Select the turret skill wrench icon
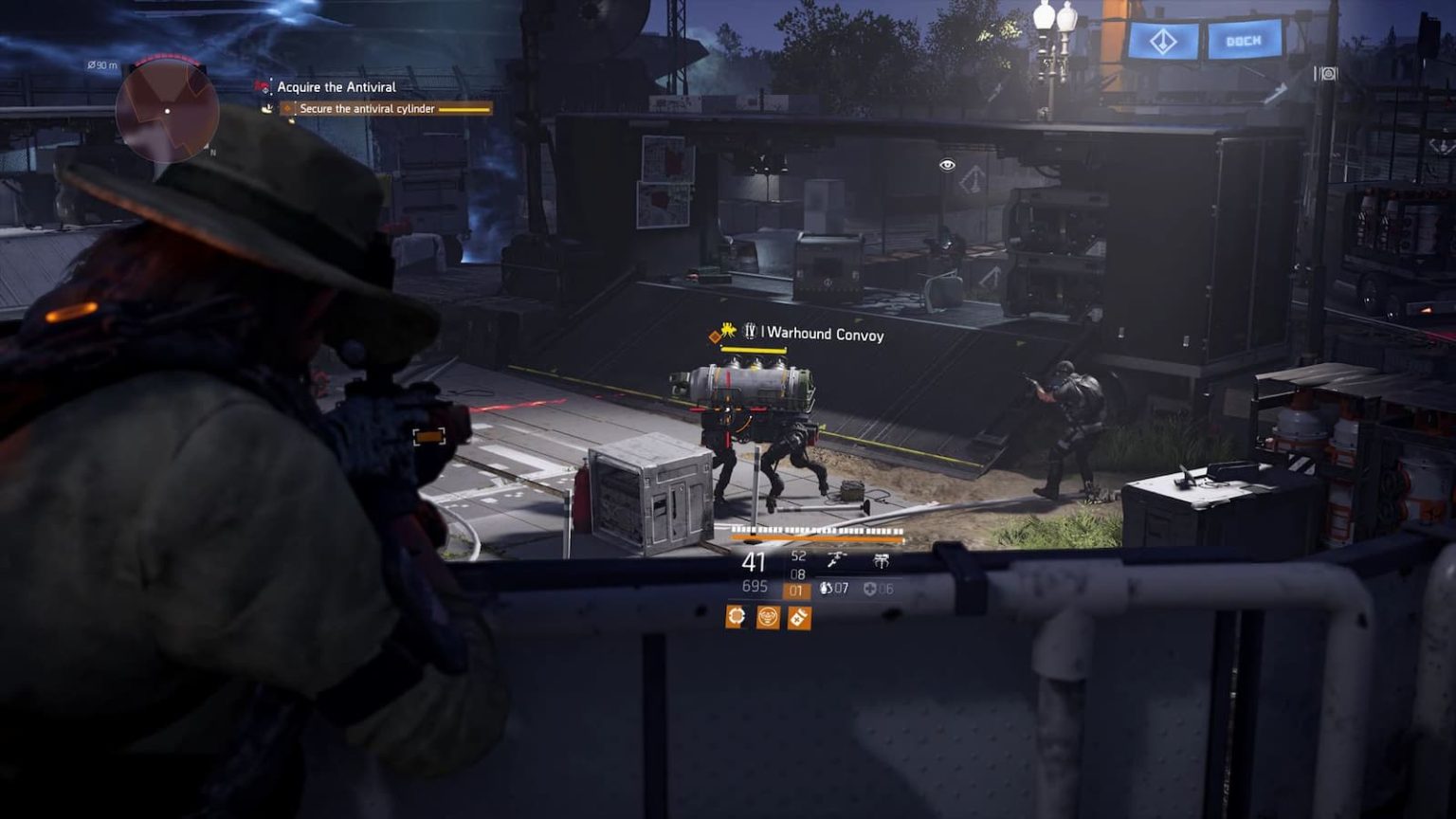The width and height of the screenshot is (1456, 819). point(836,560)
